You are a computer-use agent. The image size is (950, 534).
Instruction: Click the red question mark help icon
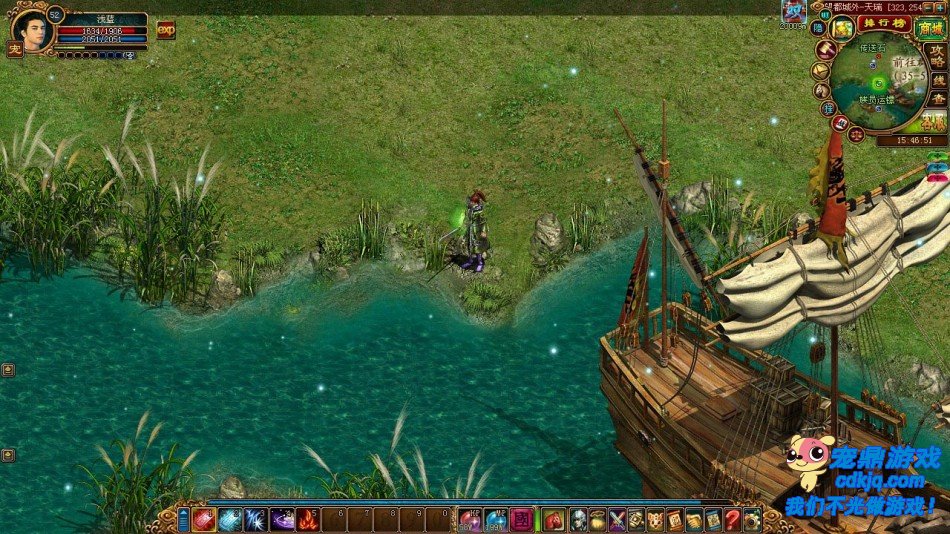point(732,520)
